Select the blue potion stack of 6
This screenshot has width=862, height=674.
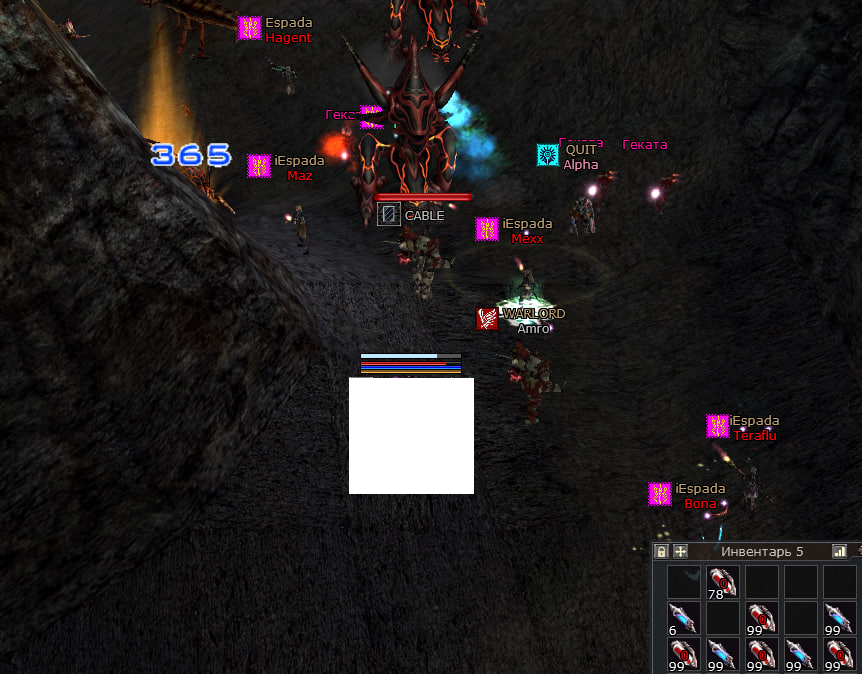click(x=683, y=618)
